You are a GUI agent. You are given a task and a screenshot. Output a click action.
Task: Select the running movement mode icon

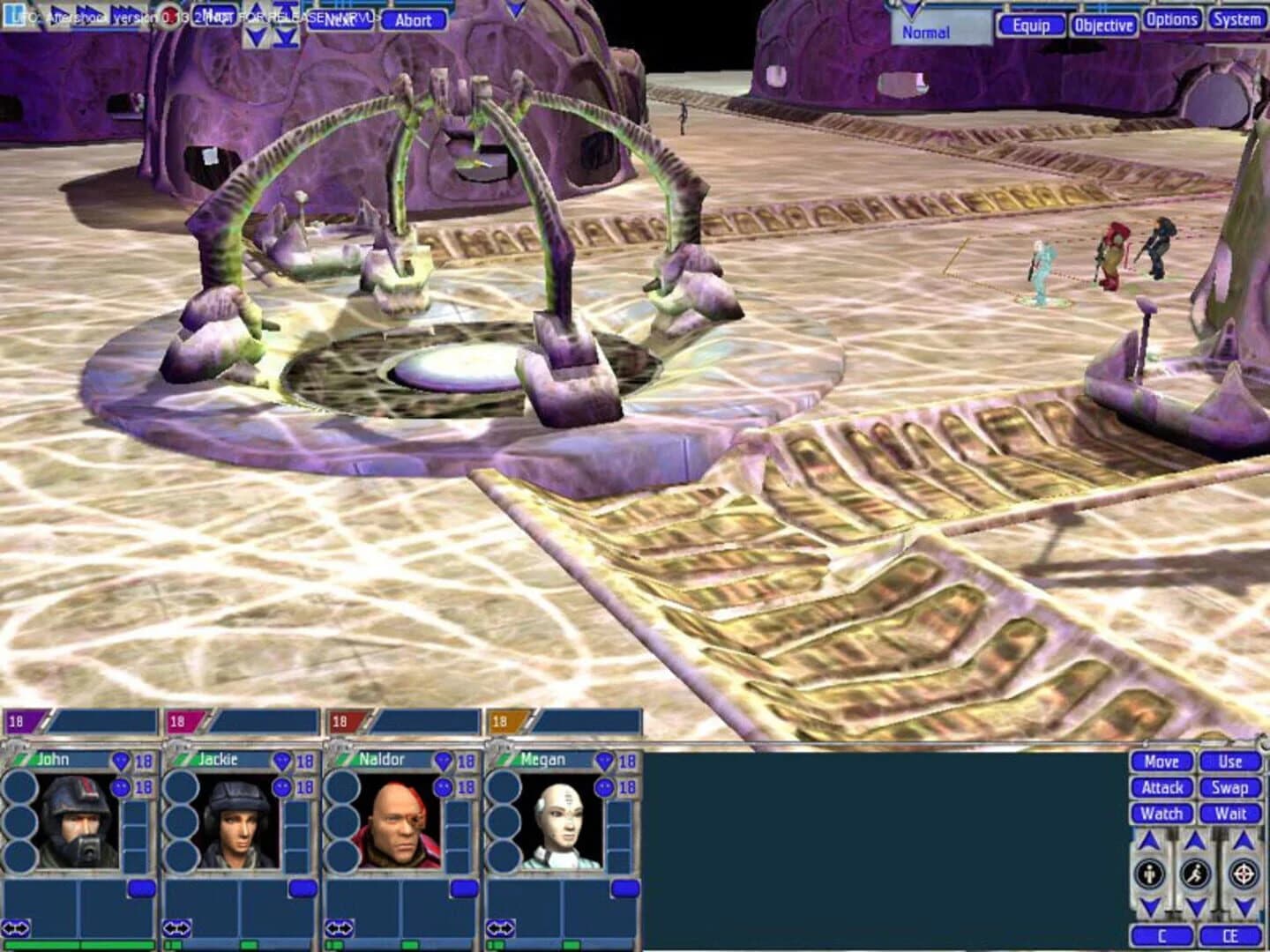[1196, 873]
